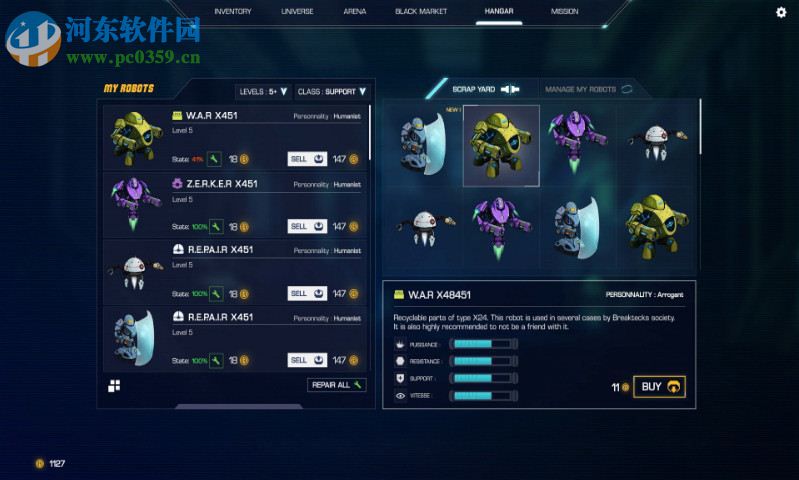Open settings with the gear icon
The height and width of the screenshot is (480, 799).
coord(781,12)
